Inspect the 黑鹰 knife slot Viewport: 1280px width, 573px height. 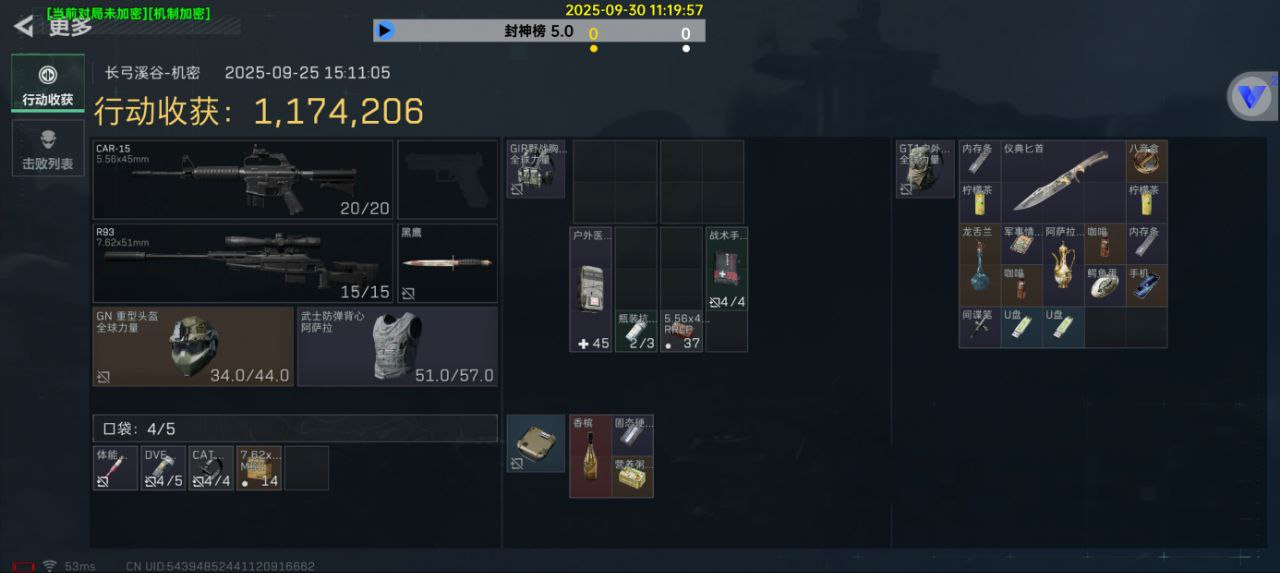pyautogui.click(x=447, y=263)
